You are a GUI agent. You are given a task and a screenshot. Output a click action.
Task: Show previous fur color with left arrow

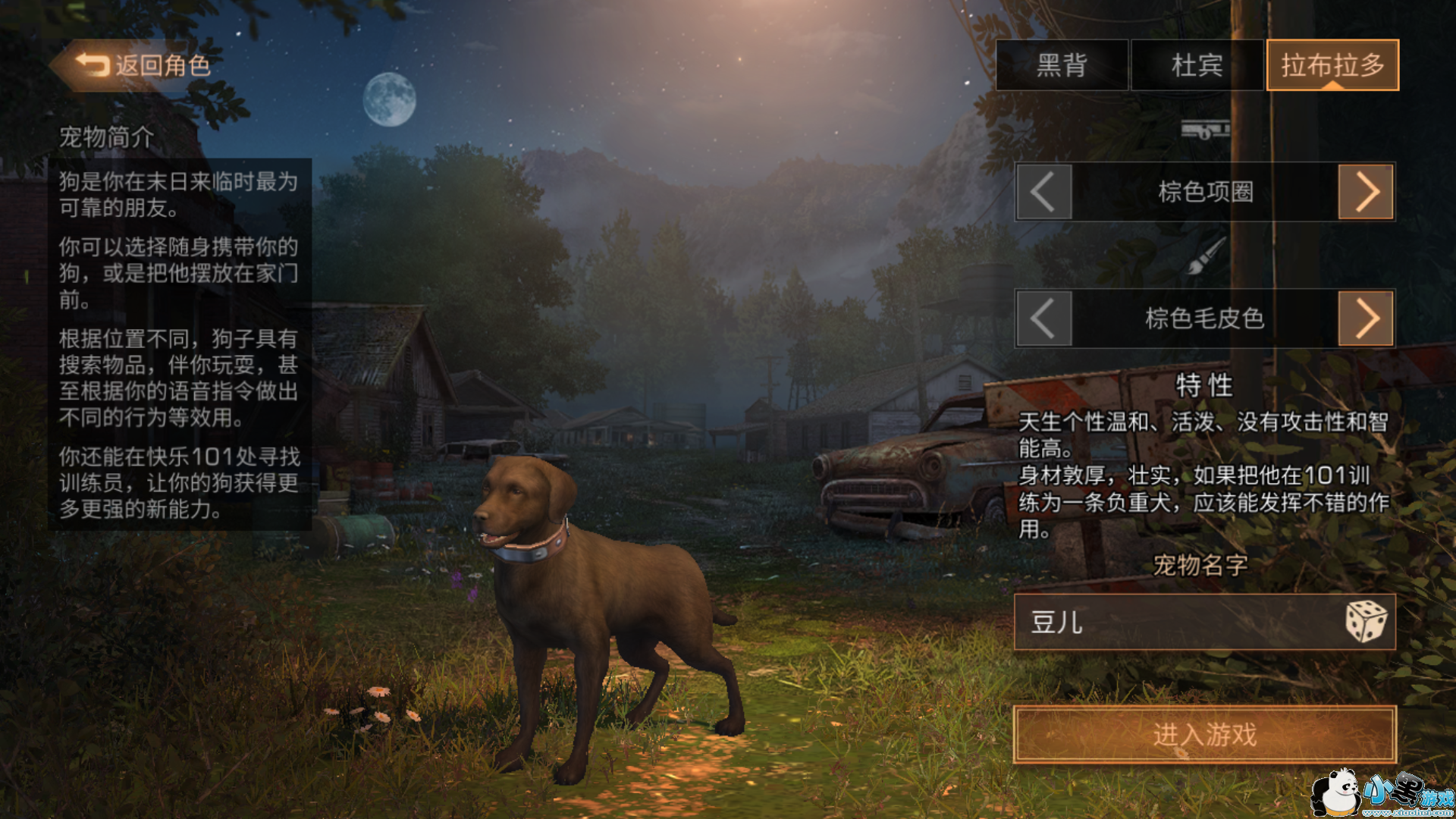1043,318
